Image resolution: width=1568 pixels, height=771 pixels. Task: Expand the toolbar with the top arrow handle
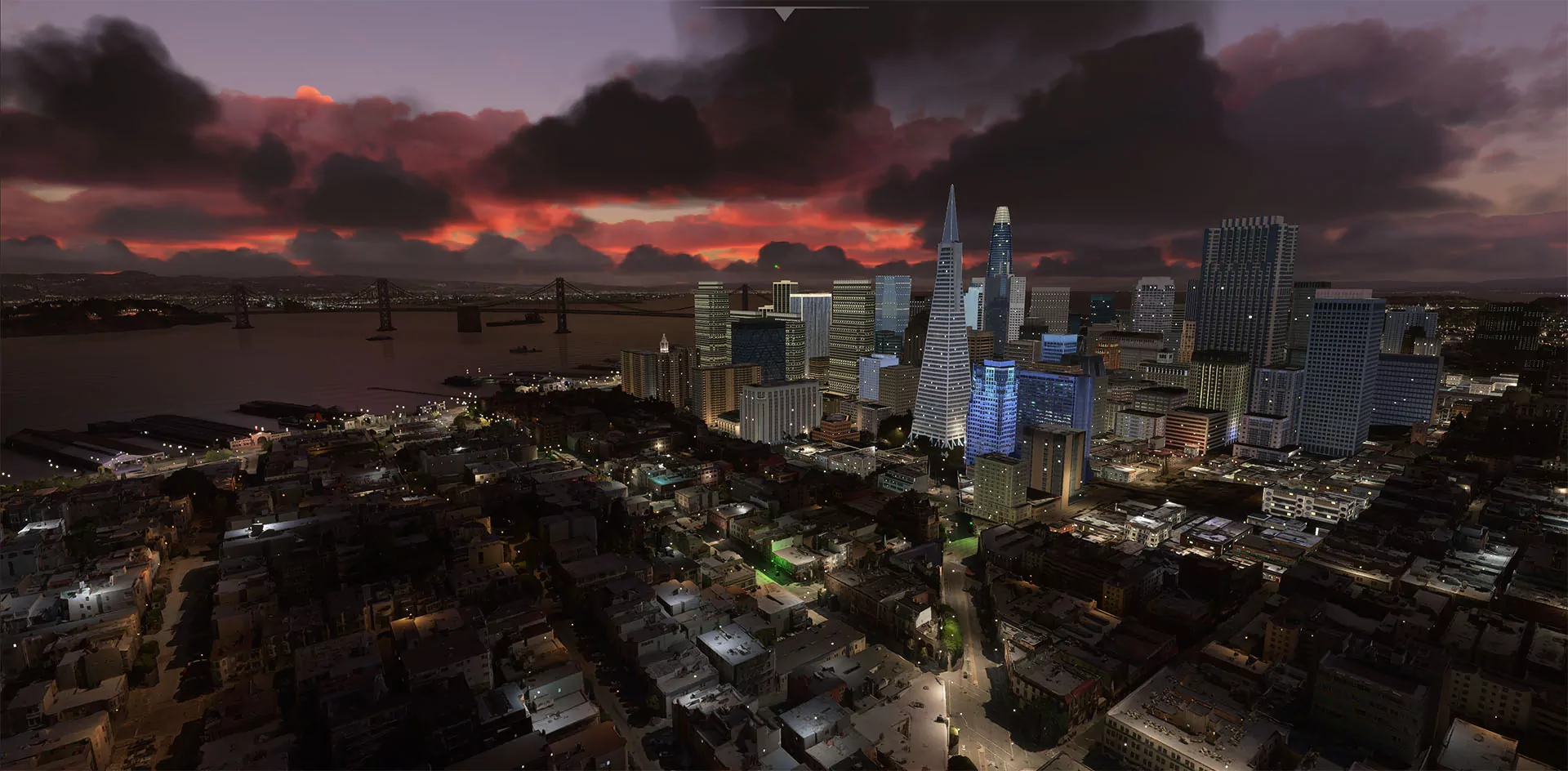784,14
